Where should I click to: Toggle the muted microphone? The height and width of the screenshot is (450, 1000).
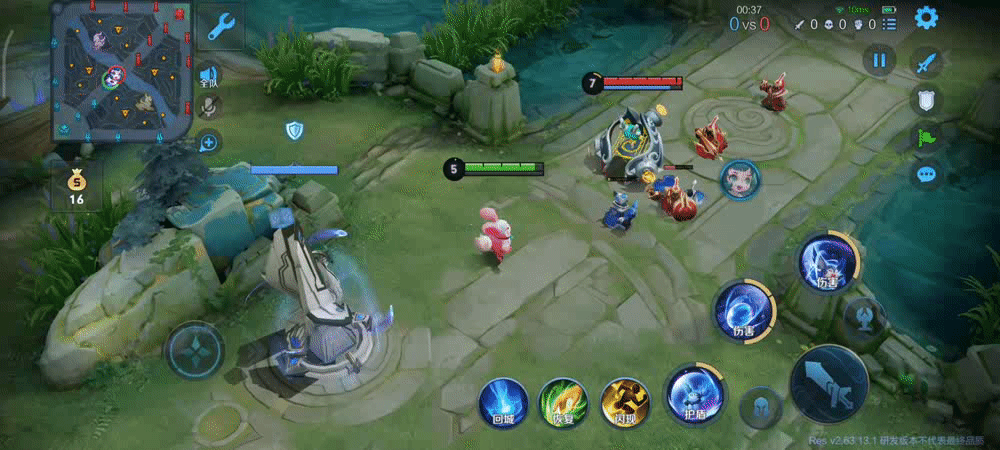pyautogui.click(x=209, y=107)
